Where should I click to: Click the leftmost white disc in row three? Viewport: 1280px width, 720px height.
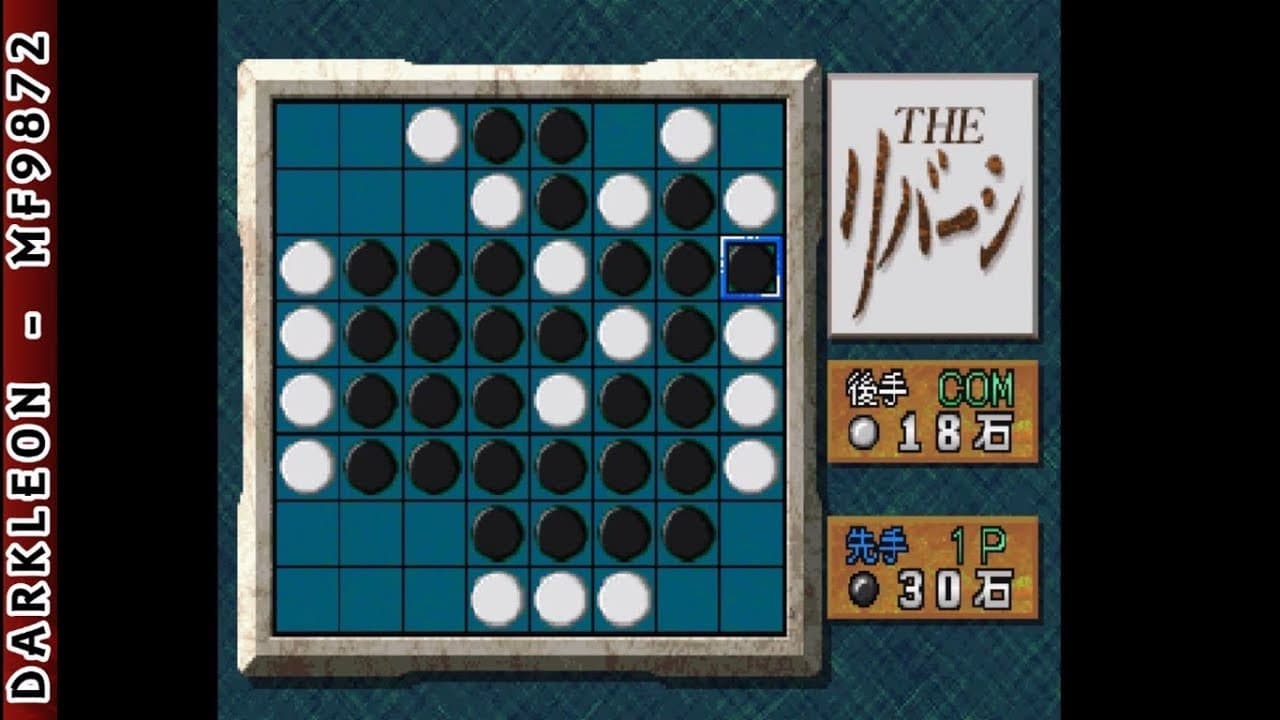click(x=306, y=267)
